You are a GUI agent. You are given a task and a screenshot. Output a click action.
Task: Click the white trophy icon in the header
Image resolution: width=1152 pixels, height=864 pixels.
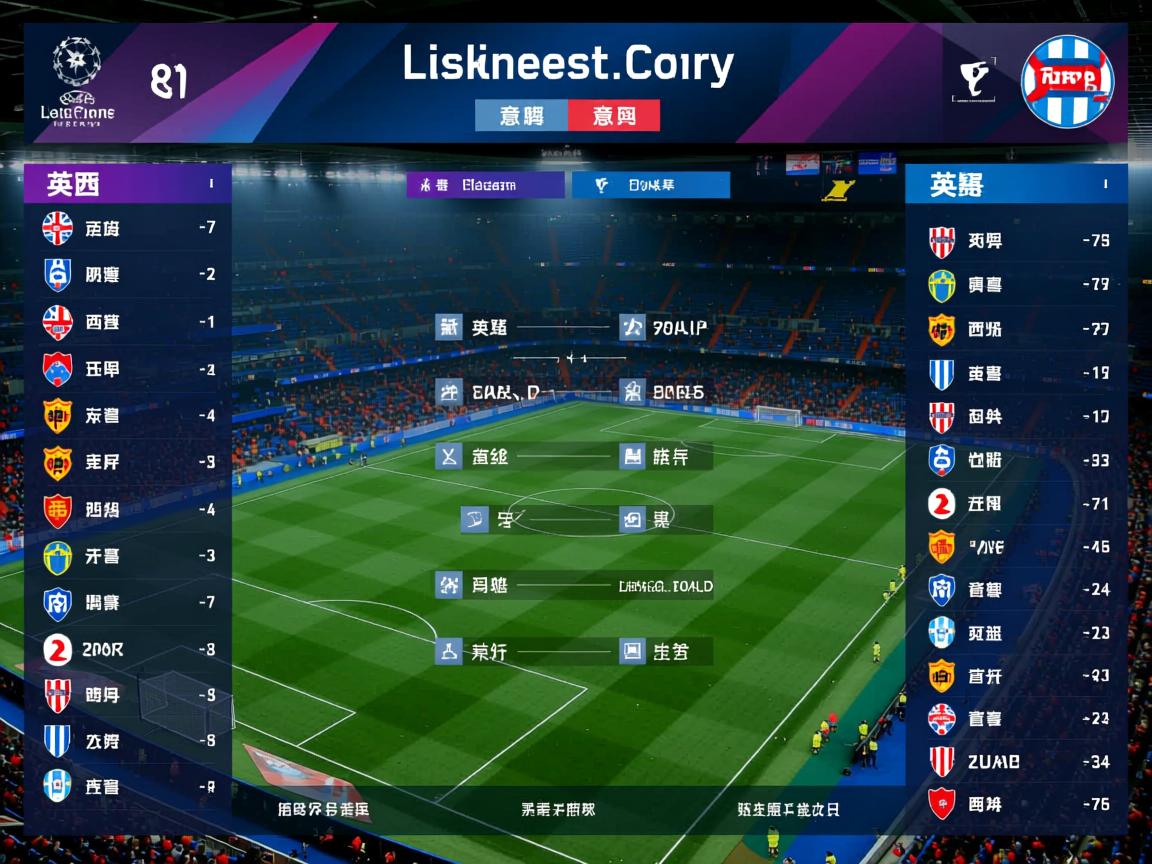(x=973, y=82)
